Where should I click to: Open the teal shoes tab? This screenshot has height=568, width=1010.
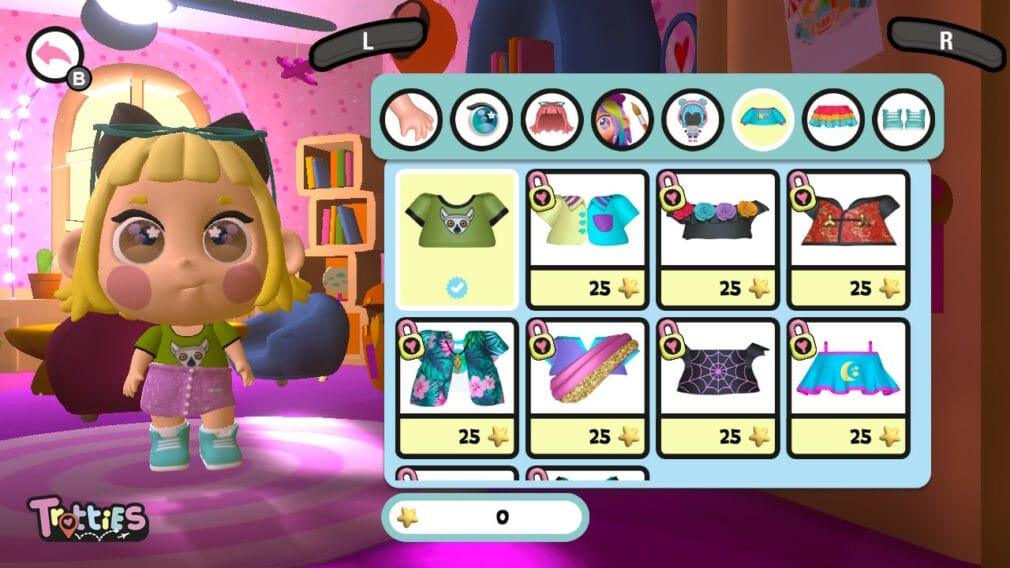coord(903,119)
